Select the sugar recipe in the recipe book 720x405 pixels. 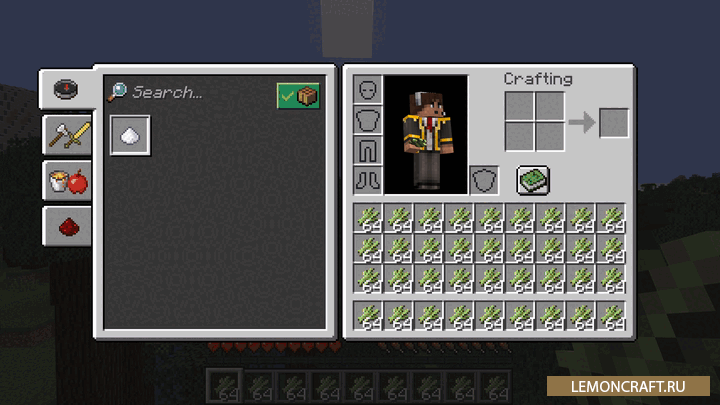point(130,135)
